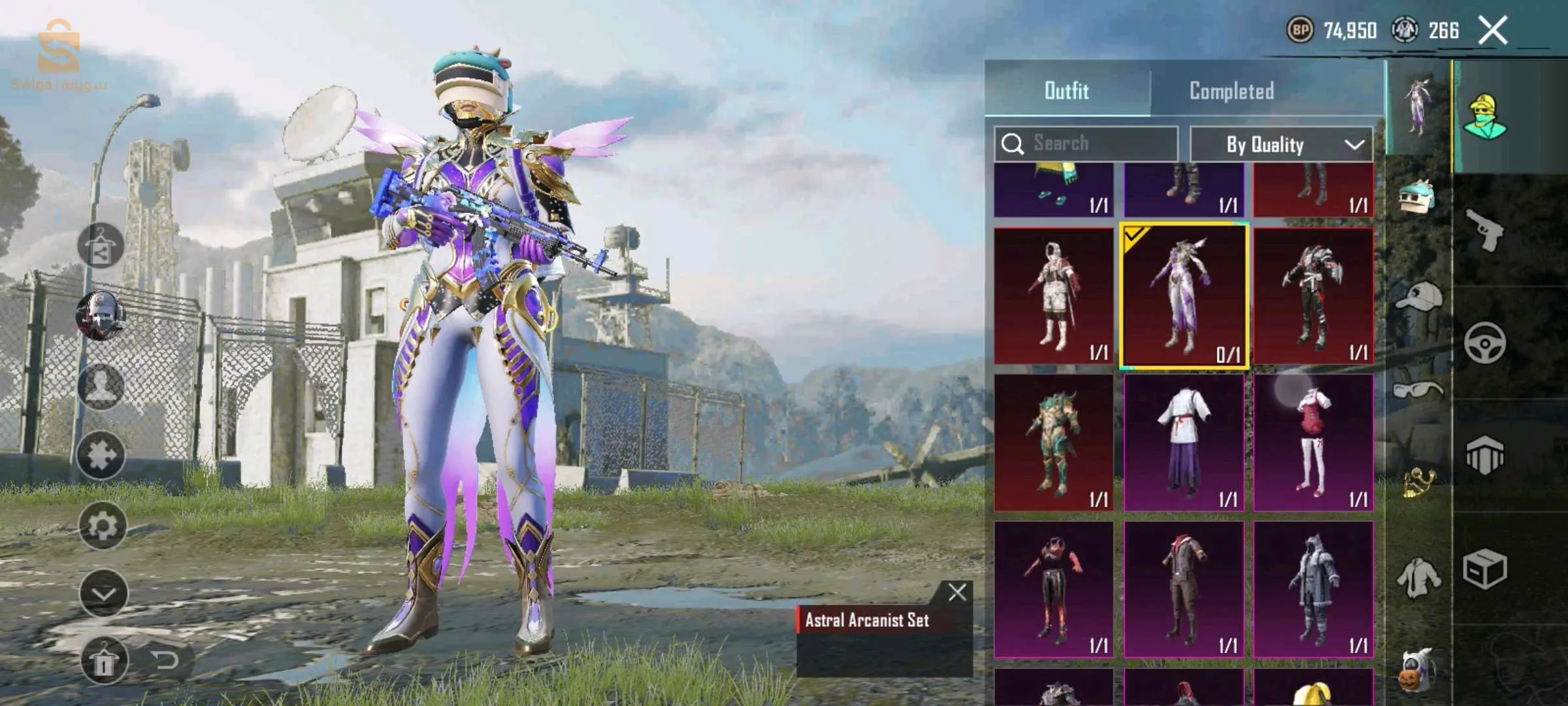Open the By Quality sort dropdown
Viewport: 1568px width, 706px height.
1281,144
